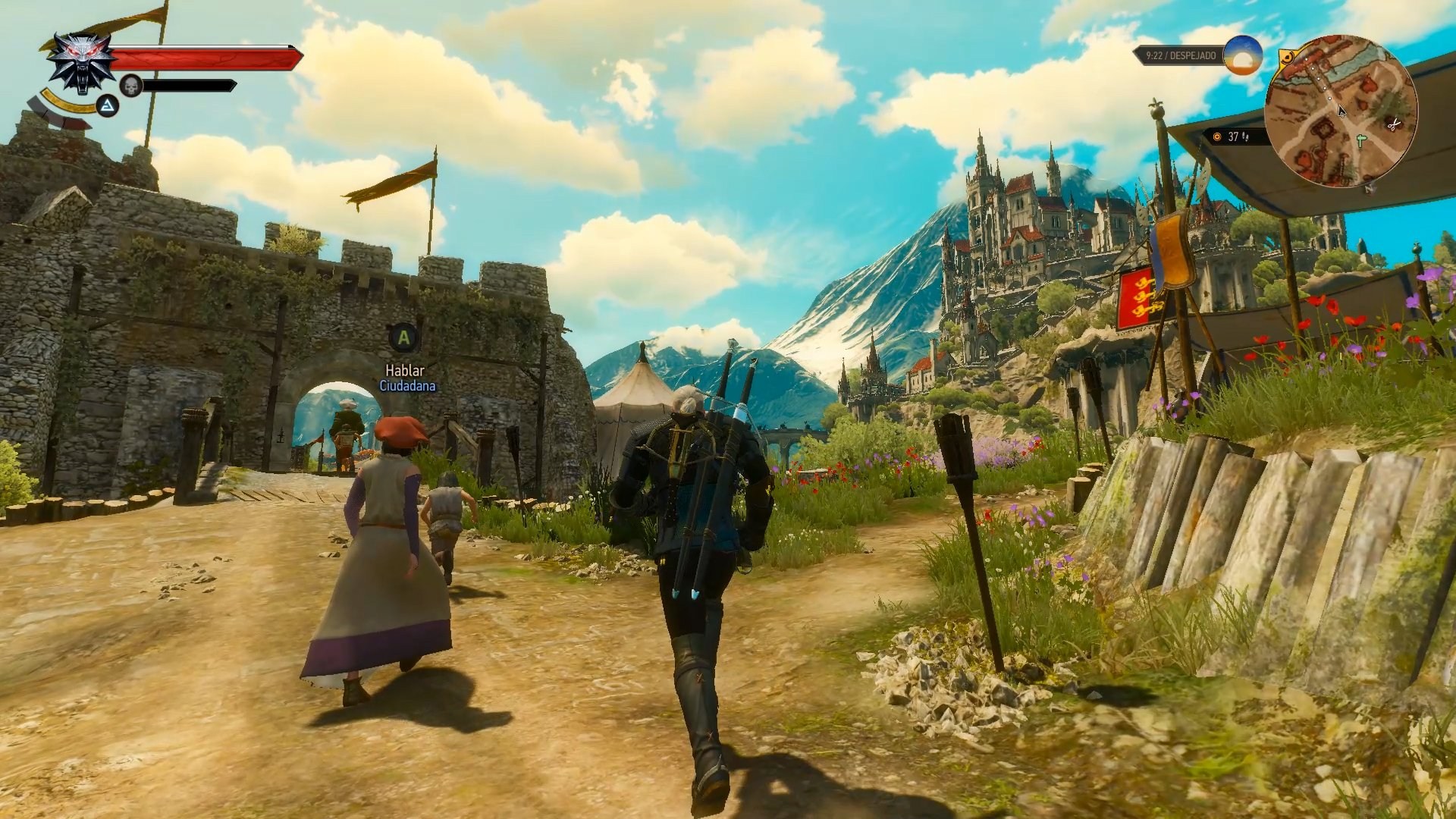Click the Ciudadana name label
The height and width of the screenshot is (819, 1456).
pos(406,388)
